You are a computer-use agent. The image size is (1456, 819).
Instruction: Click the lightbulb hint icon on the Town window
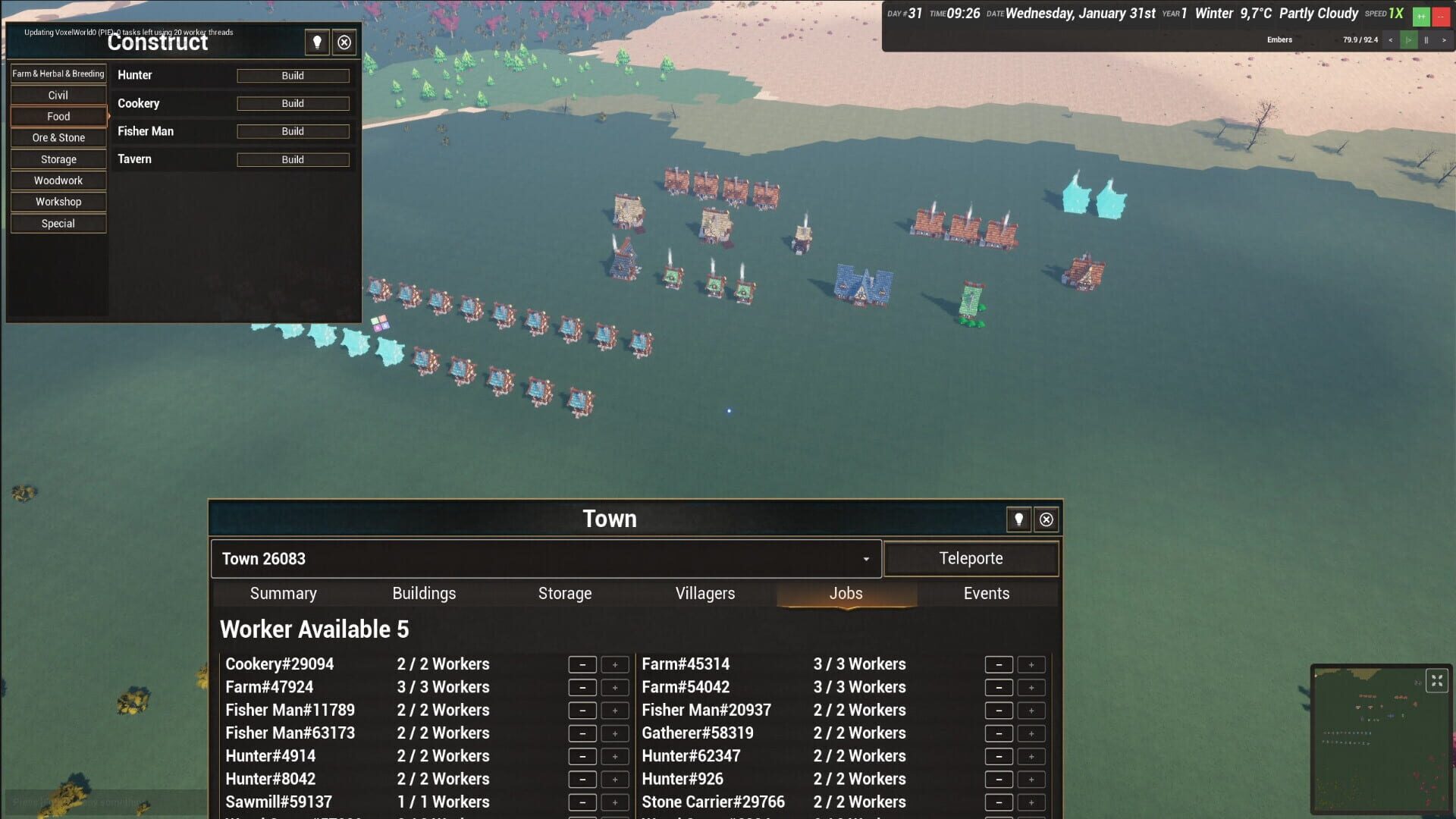[x=1018, y=519]
